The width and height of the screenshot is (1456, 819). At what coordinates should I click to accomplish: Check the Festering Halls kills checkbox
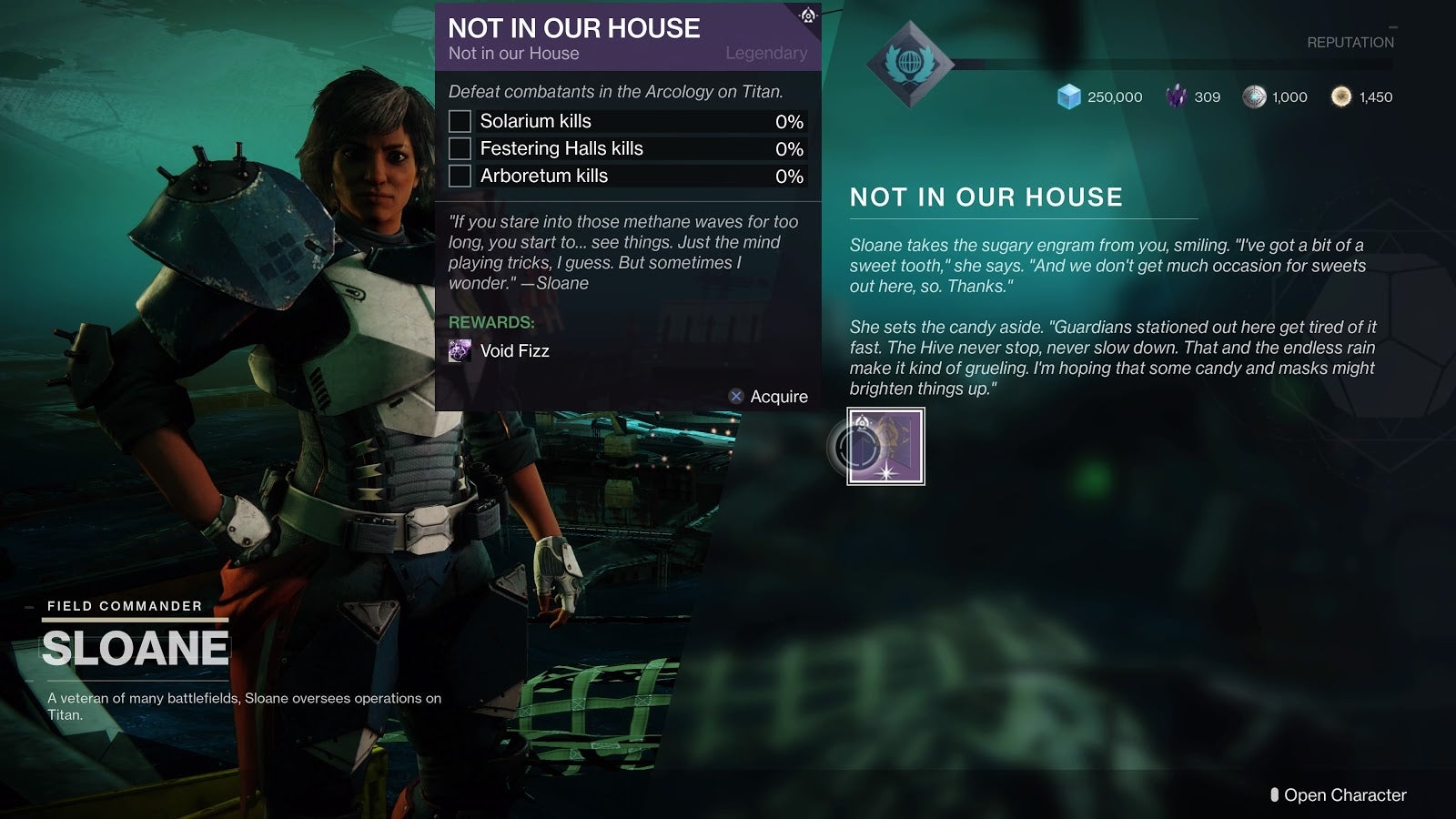click(x=461, y=148)
